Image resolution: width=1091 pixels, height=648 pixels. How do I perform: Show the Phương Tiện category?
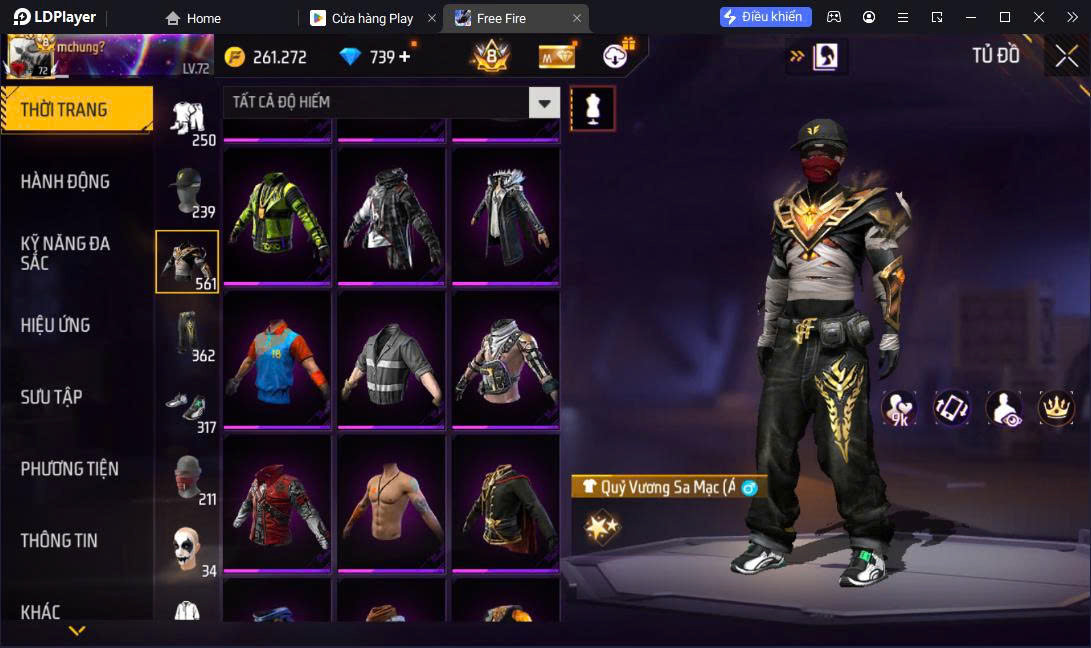point(70,469)
